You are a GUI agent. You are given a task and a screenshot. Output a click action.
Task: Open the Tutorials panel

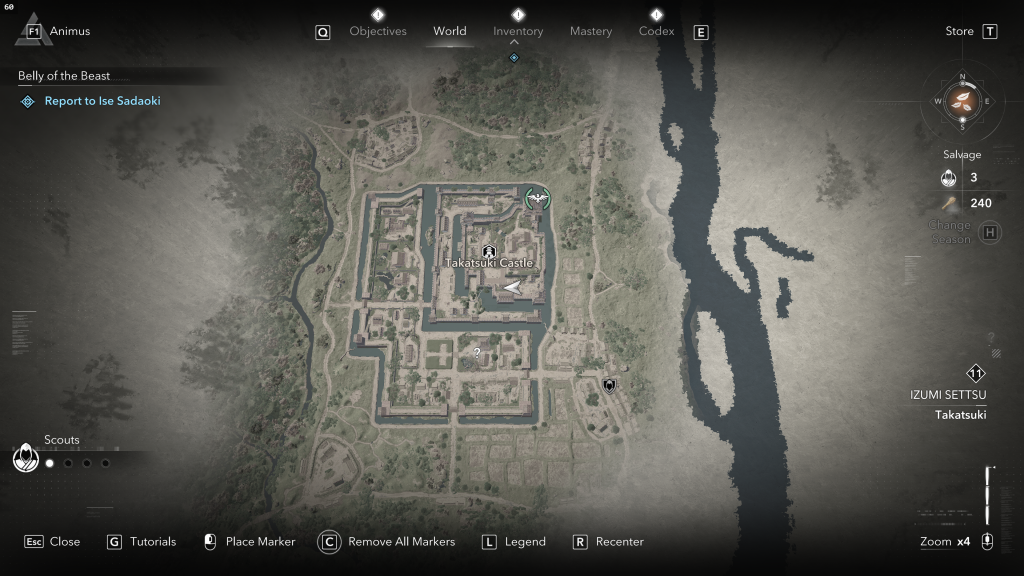[x=141, y=542]
